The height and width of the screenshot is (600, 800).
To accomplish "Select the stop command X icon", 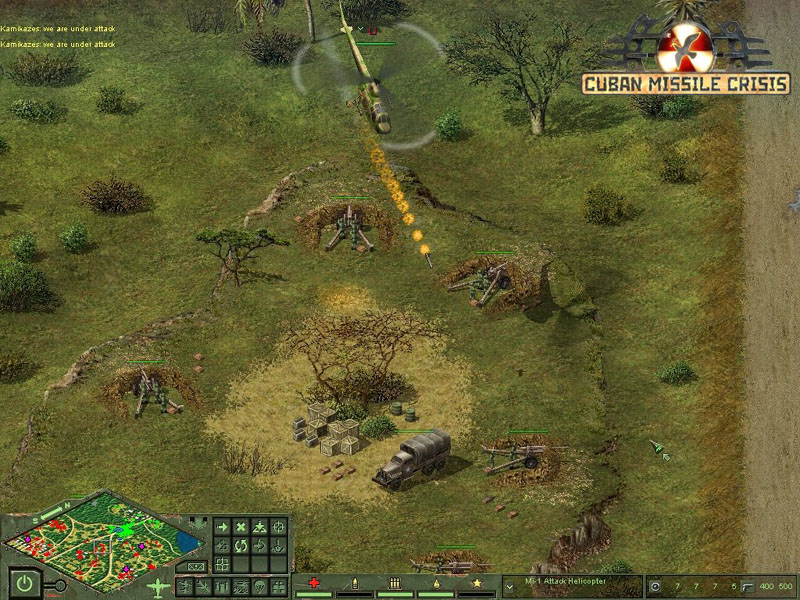I will coord(241,527).
